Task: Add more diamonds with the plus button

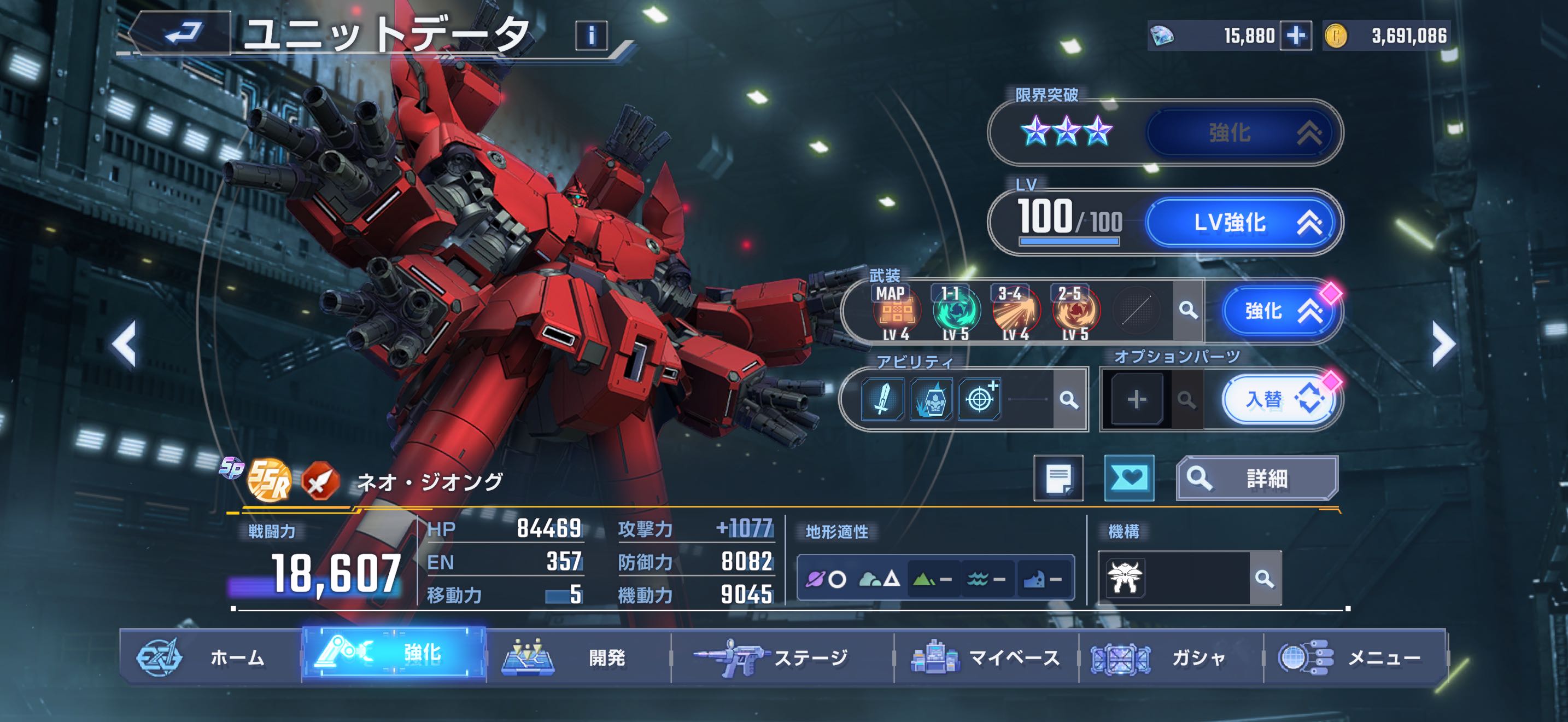Action: tap(1295, 36)
